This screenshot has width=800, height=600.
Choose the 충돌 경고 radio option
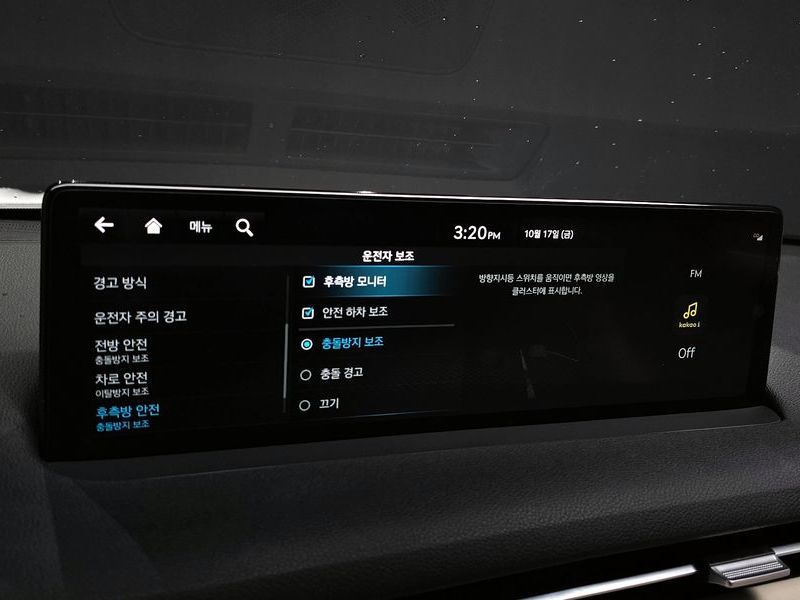306,374
